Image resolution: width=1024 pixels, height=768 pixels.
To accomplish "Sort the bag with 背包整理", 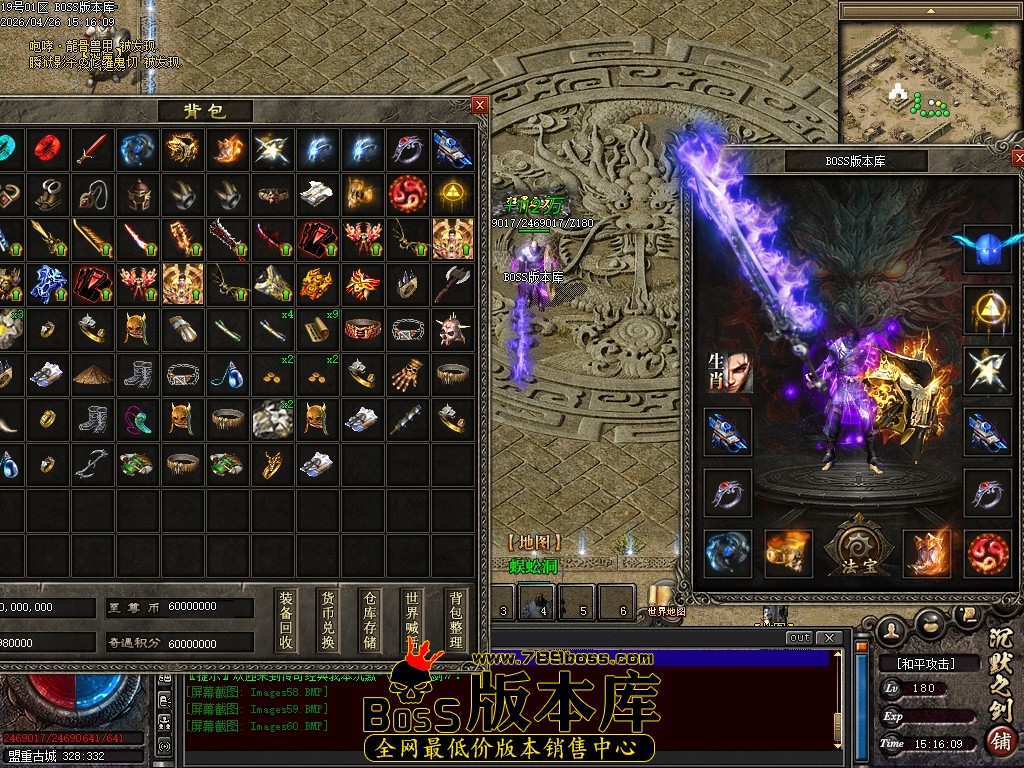I will 456,619.
